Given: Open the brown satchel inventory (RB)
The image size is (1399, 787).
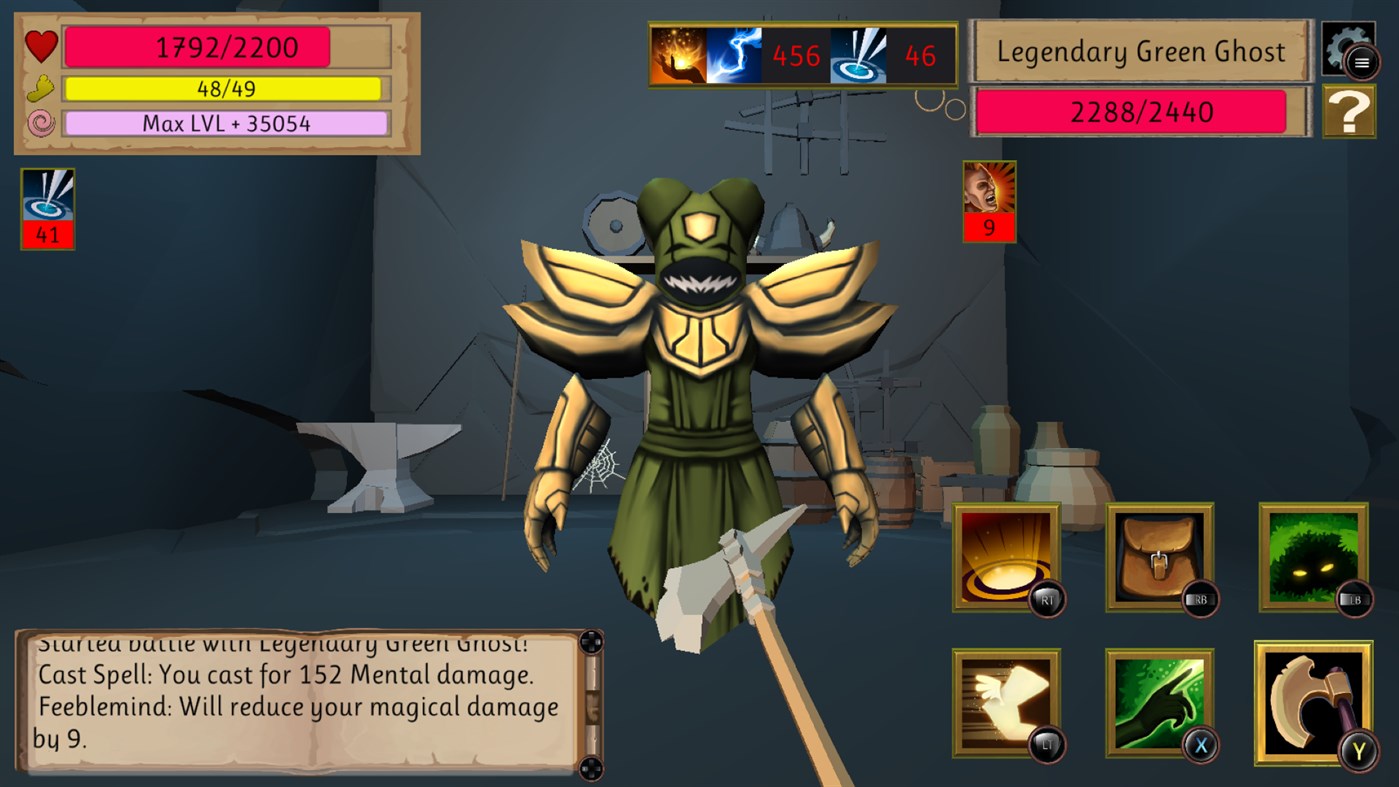Looking at the screenshot, I should (1160, 558).
